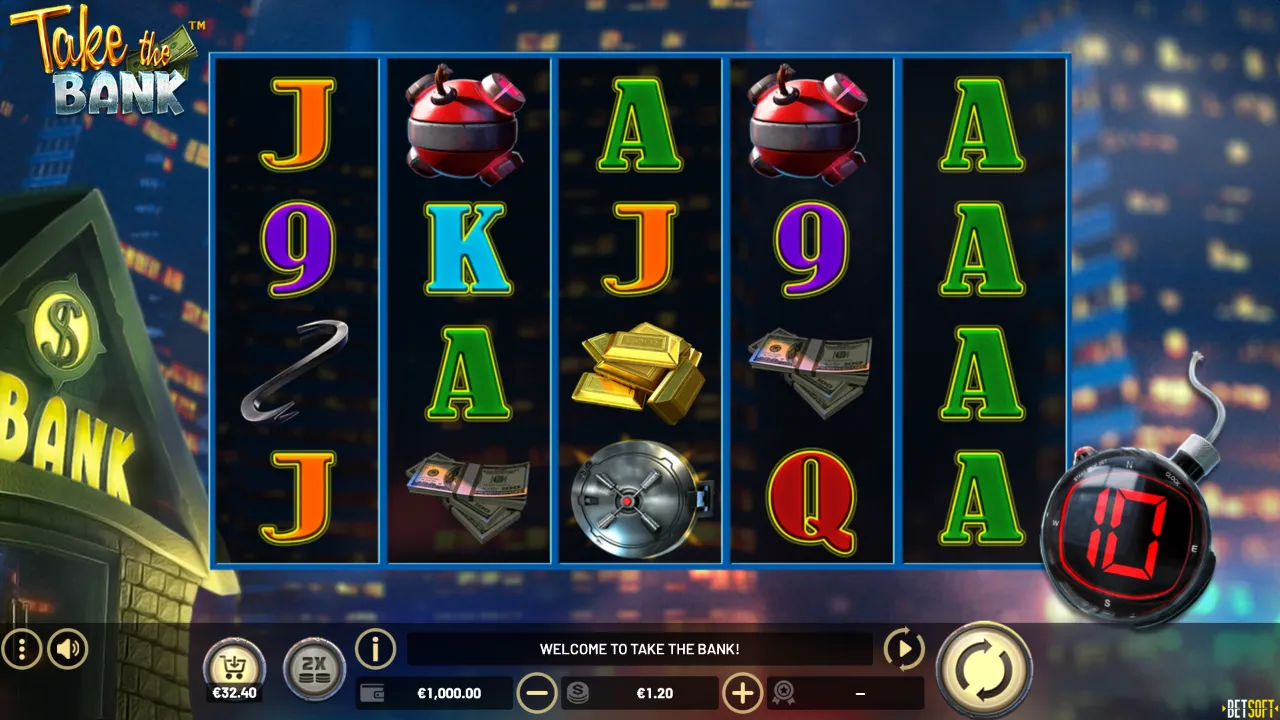Open the paytable info button

pos(376,650)
